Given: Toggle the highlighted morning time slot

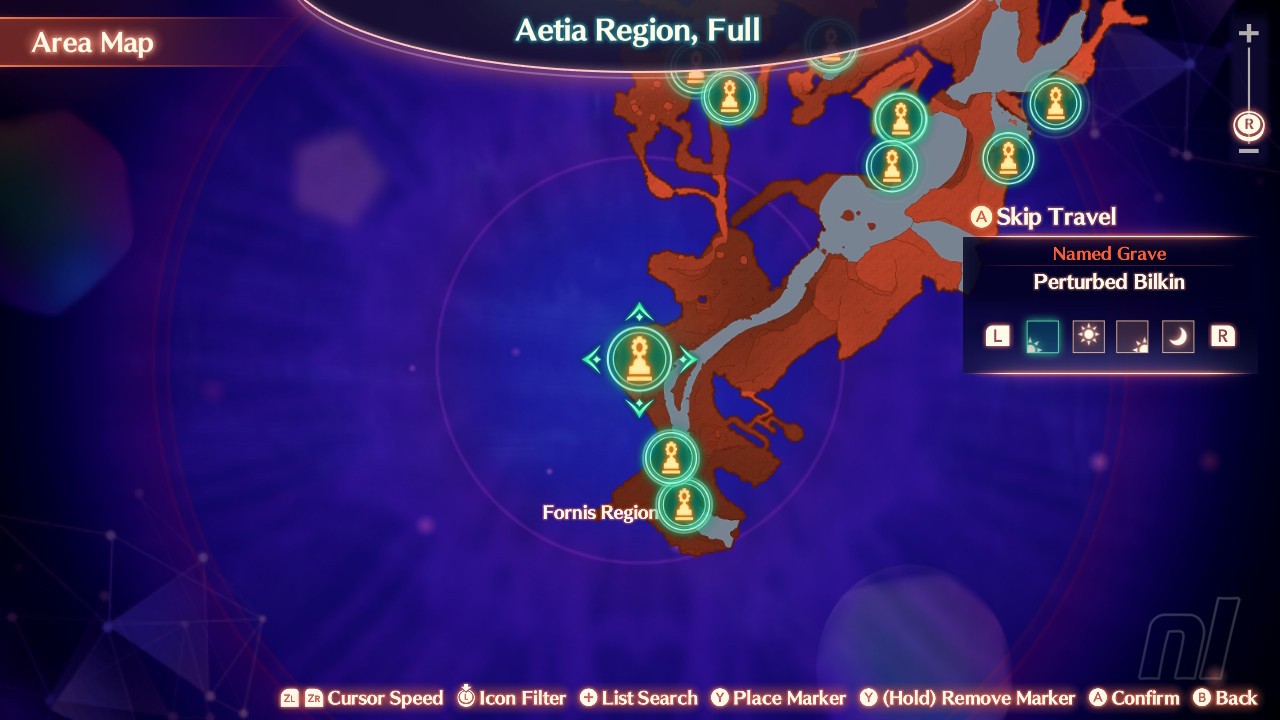Looking at the screenshot, I should [x=1042, y=336].
